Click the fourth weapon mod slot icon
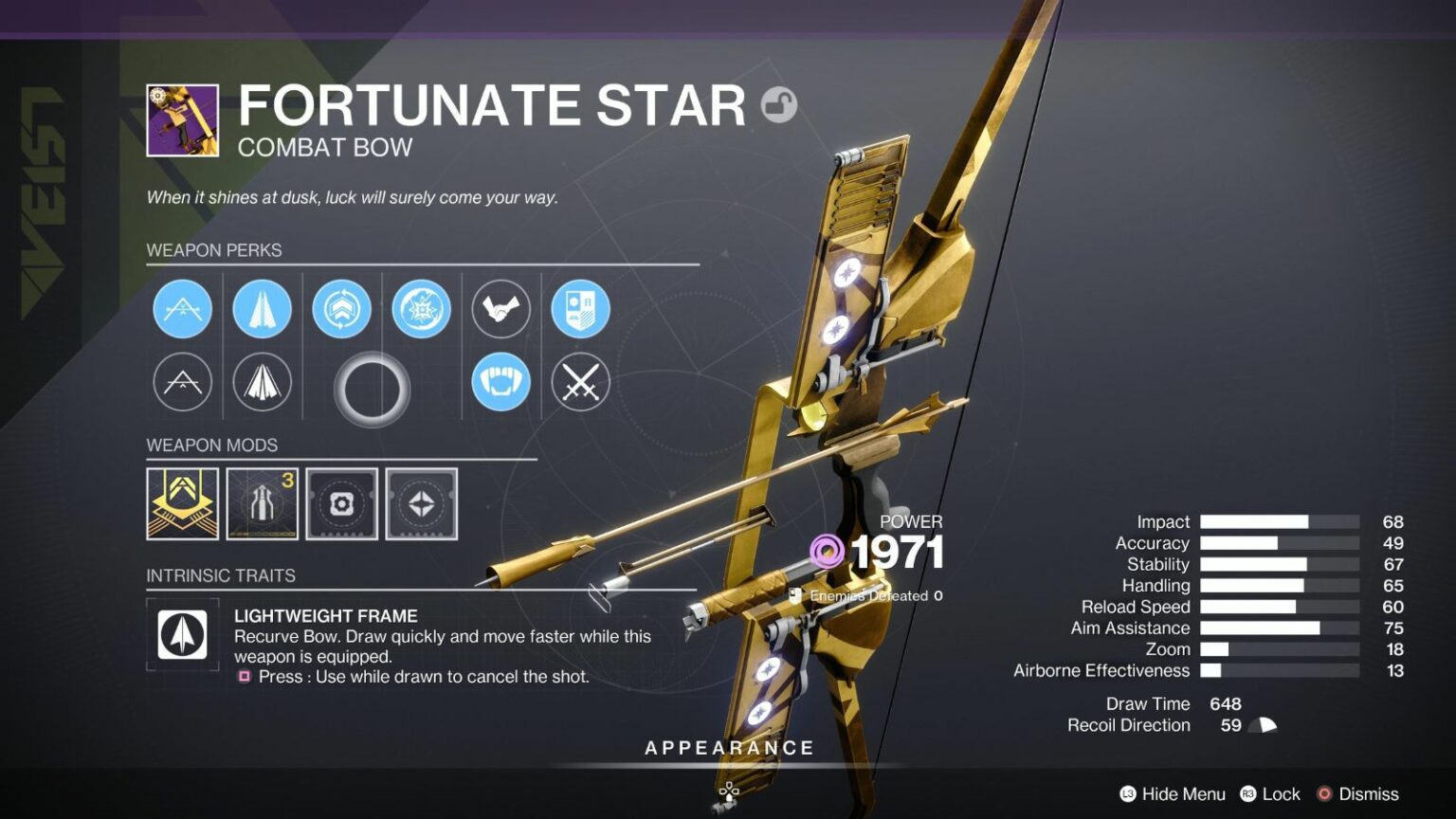The image size is (1456, 819). pos(422,503)
